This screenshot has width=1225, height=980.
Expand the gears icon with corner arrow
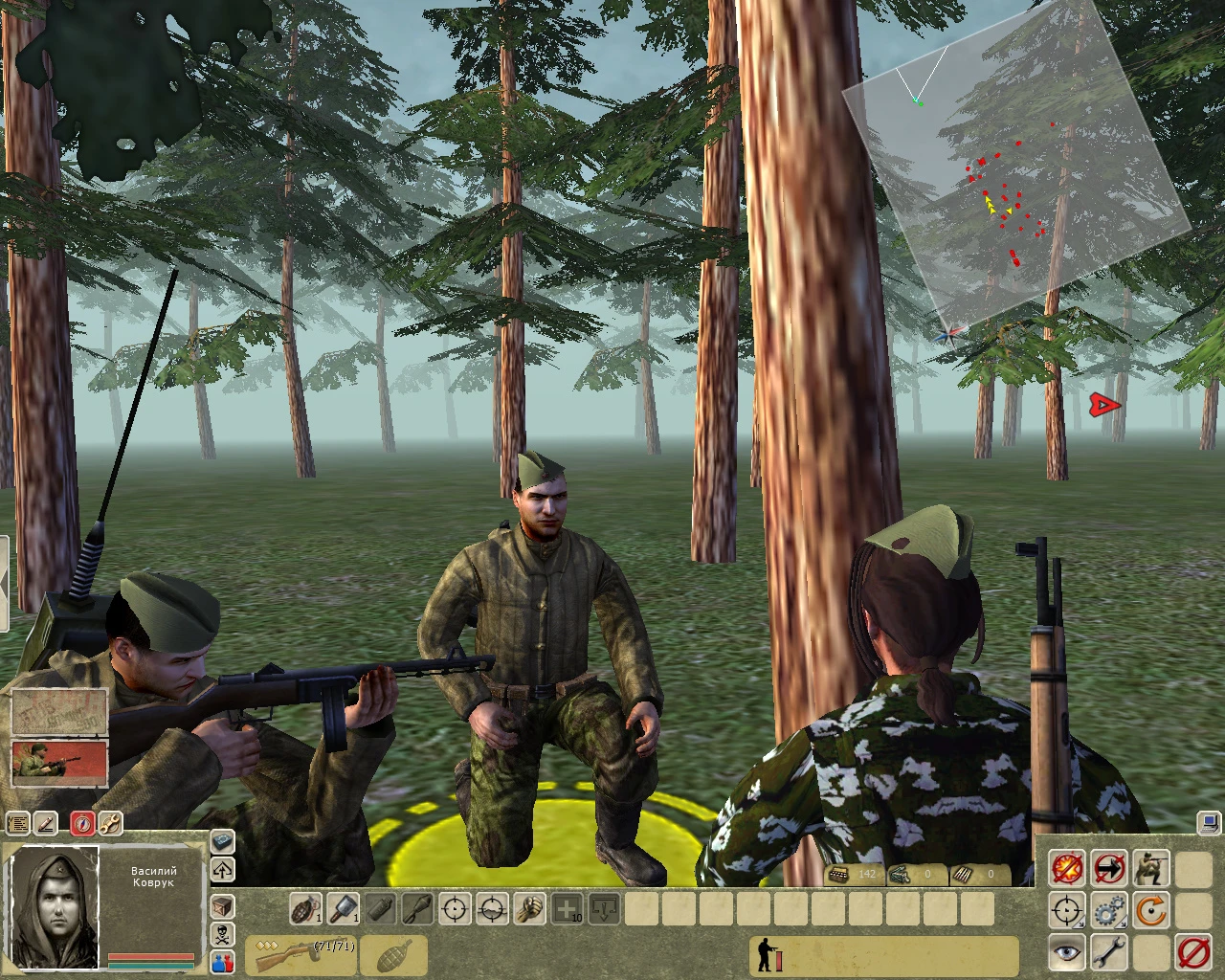[1122, 924]
